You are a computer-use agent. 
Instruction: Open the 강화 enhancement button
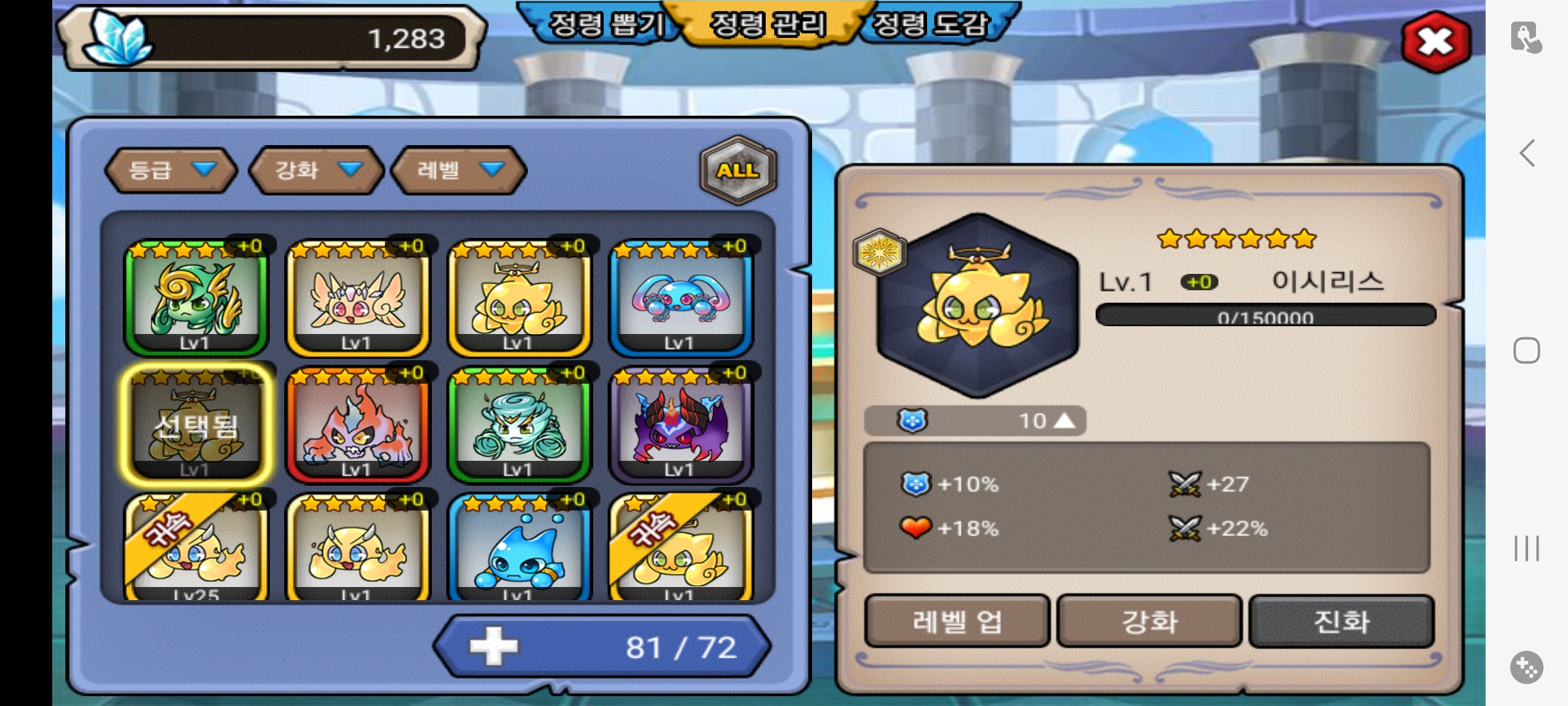pos(1149,621)
